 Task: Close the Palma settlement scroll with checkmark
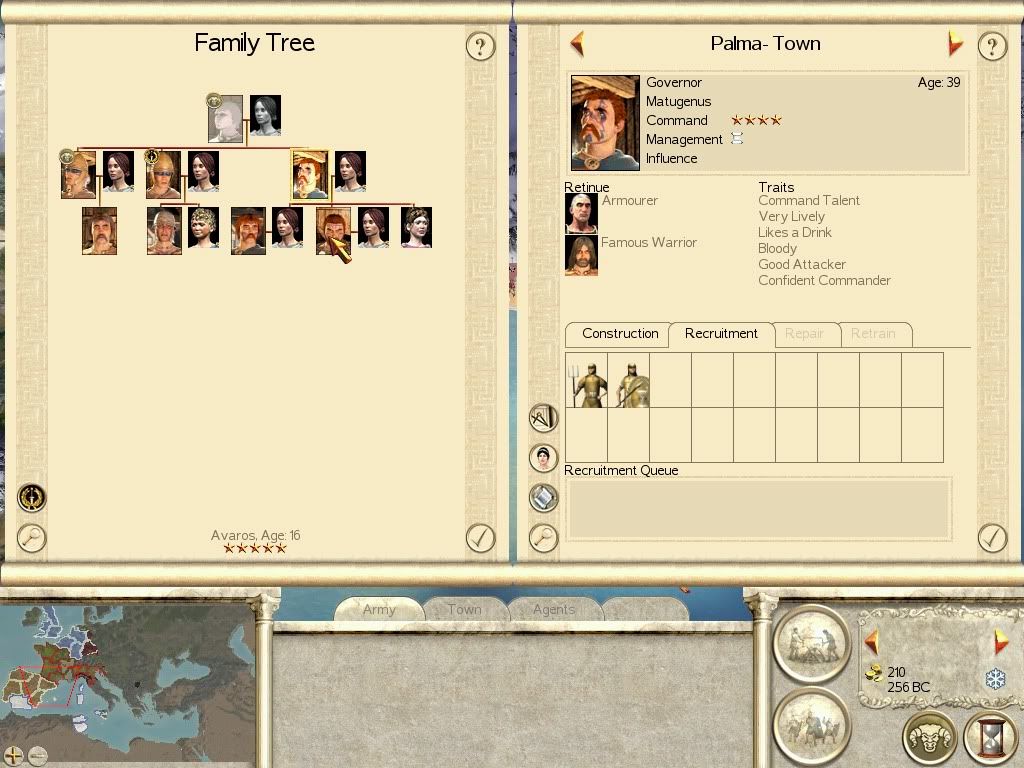pyautogui.click(x=991, y=538)
